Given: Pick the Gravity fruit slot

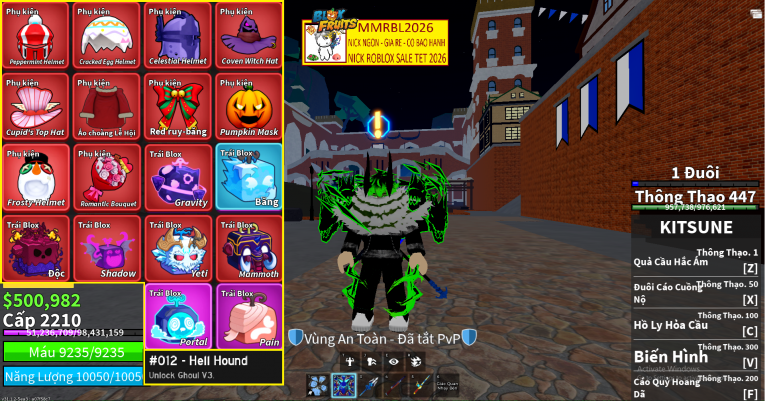Looking at the screenshot, I should [178, 178].
